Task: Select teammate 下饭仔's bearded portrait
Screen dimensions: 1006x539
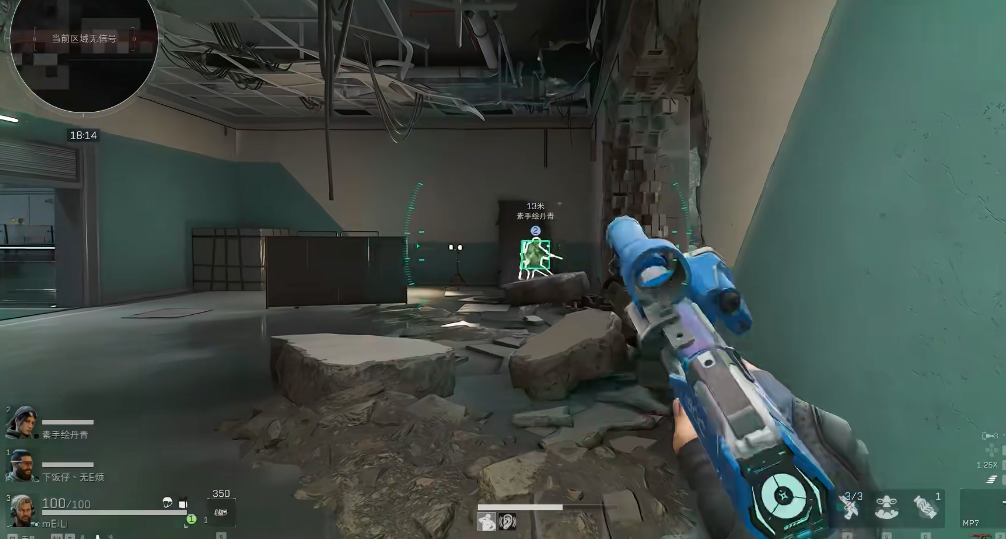Action: pos(24,464)
